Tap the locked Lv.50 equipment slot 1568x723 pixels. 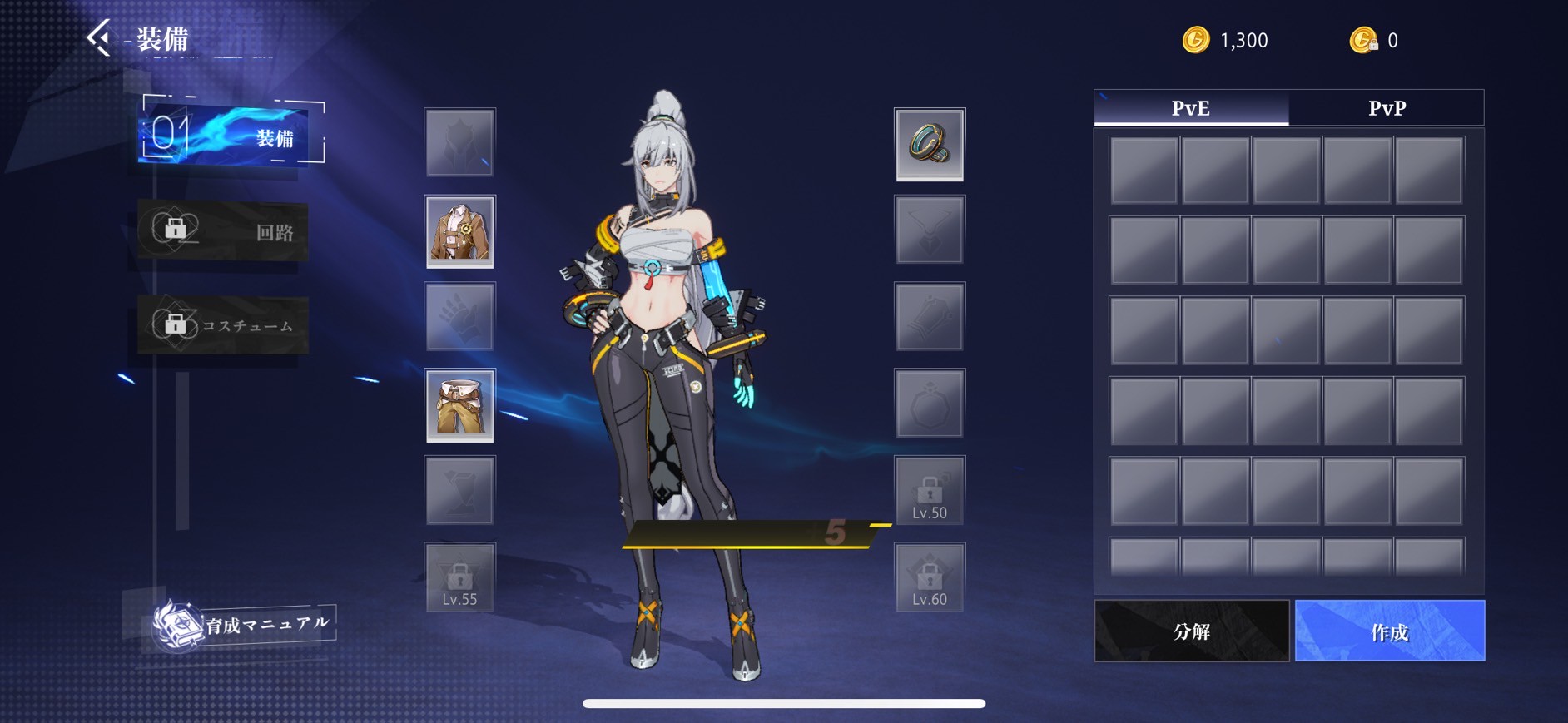click(930, 492)
